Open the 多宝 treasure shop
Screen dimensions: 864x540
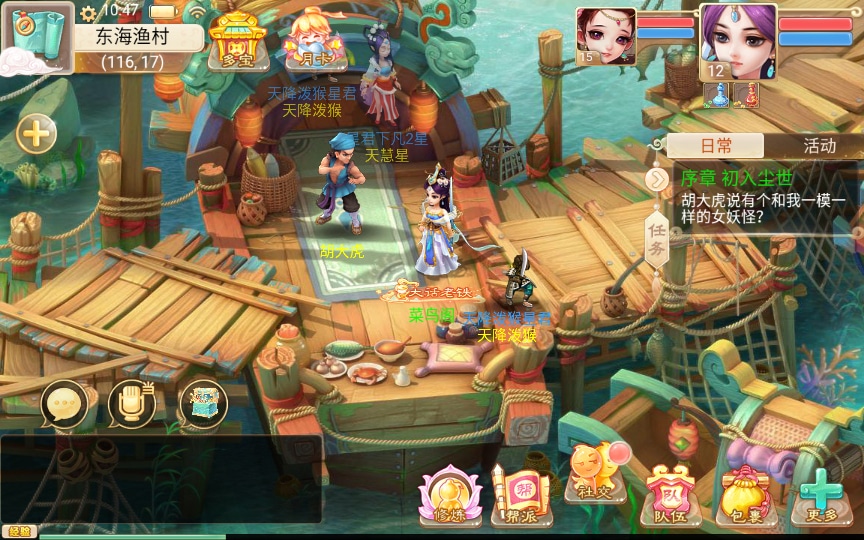[x=235, y=40]
